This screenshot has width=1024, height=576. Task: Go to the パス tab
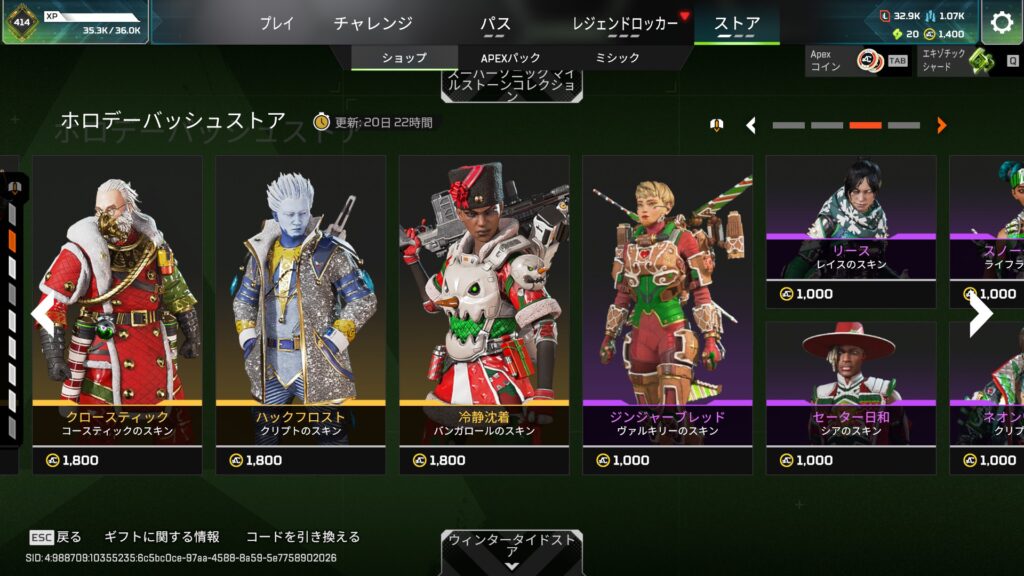point(495,23)
